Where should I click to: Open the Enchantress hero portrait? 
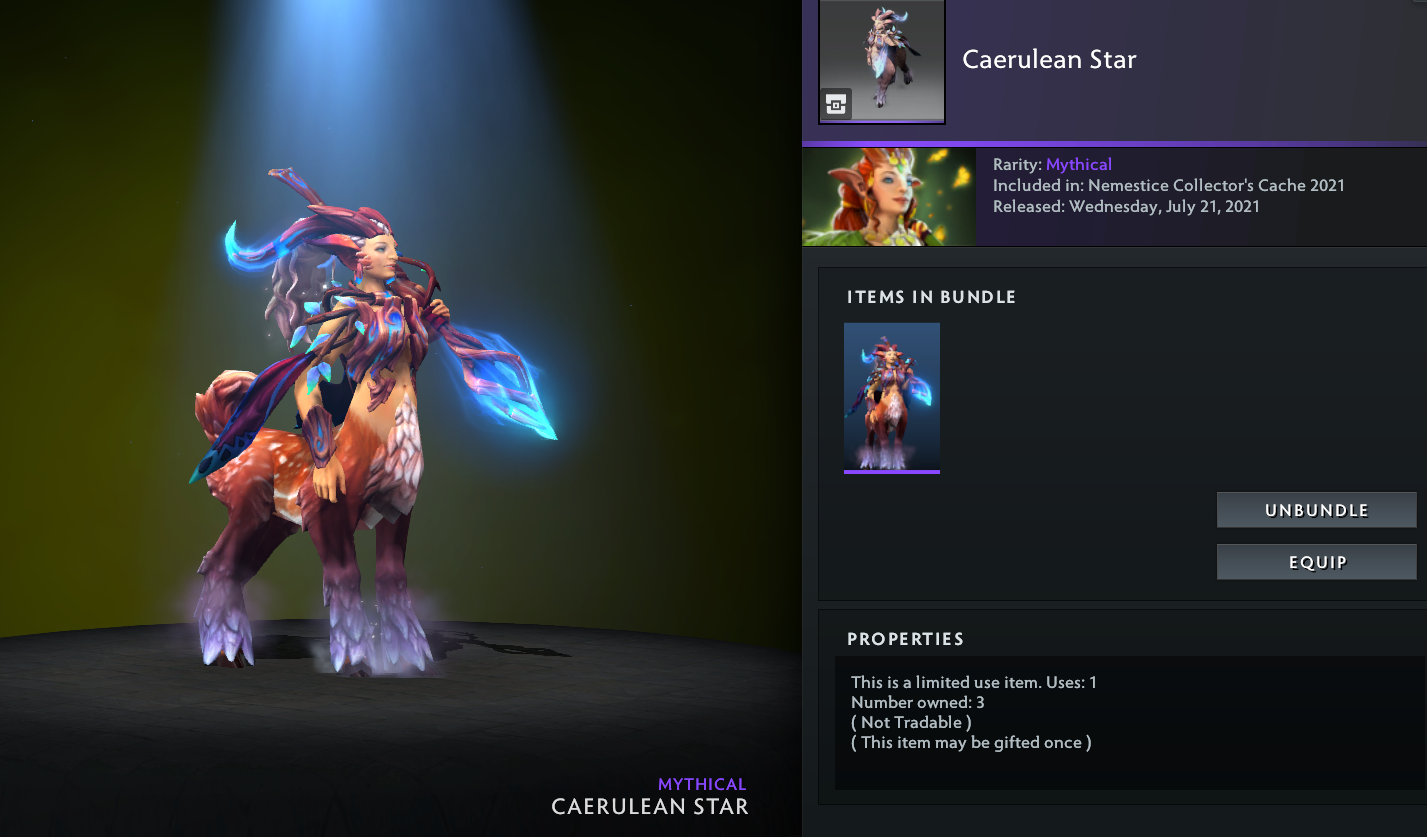888,197
